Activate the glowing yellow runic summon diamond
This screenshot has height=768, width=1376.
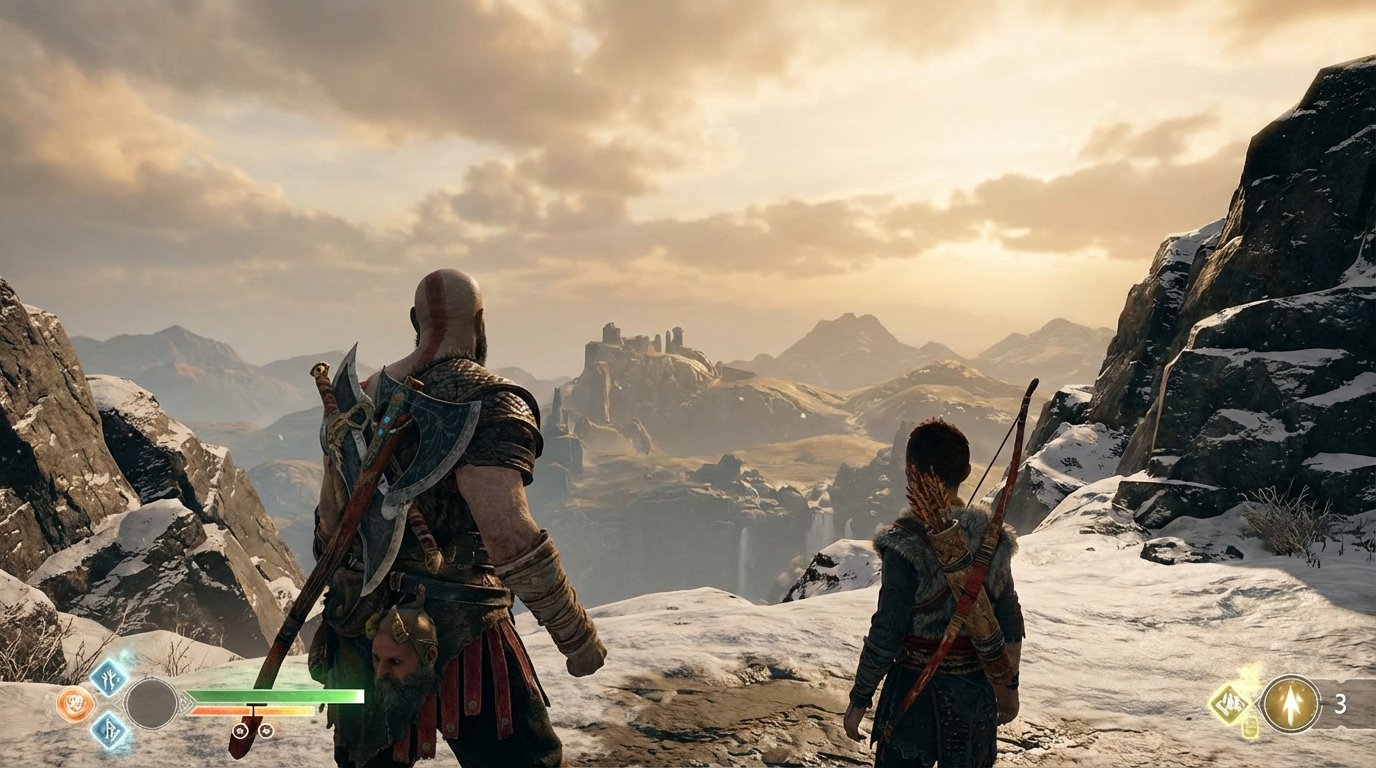1231,704
